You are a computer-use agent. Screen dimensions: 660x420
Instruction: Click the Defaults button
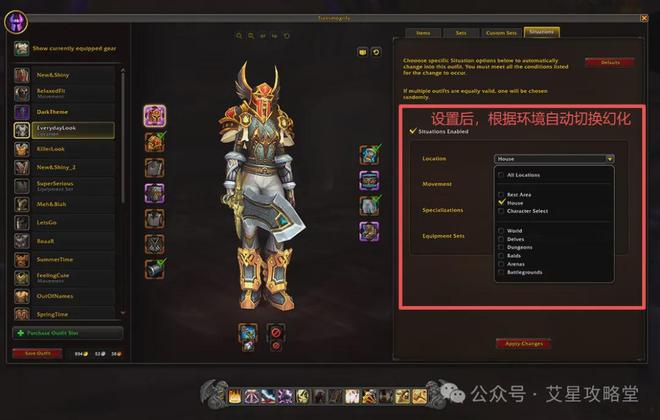pyautogui.click(x=609, y=63)
